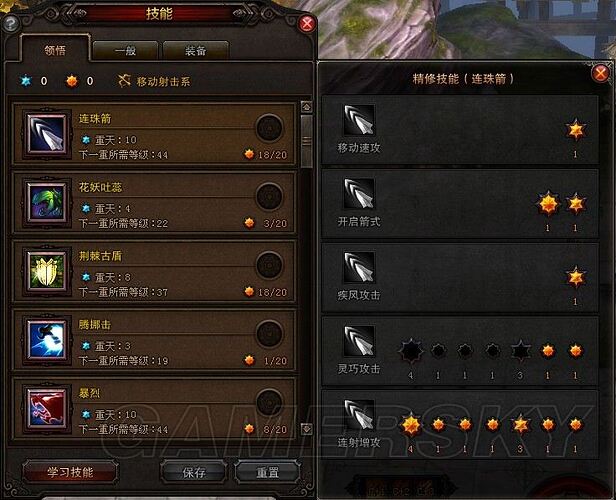Switch to the 装备 tab
The image size is (616, 500).
(x=196, y=50)
